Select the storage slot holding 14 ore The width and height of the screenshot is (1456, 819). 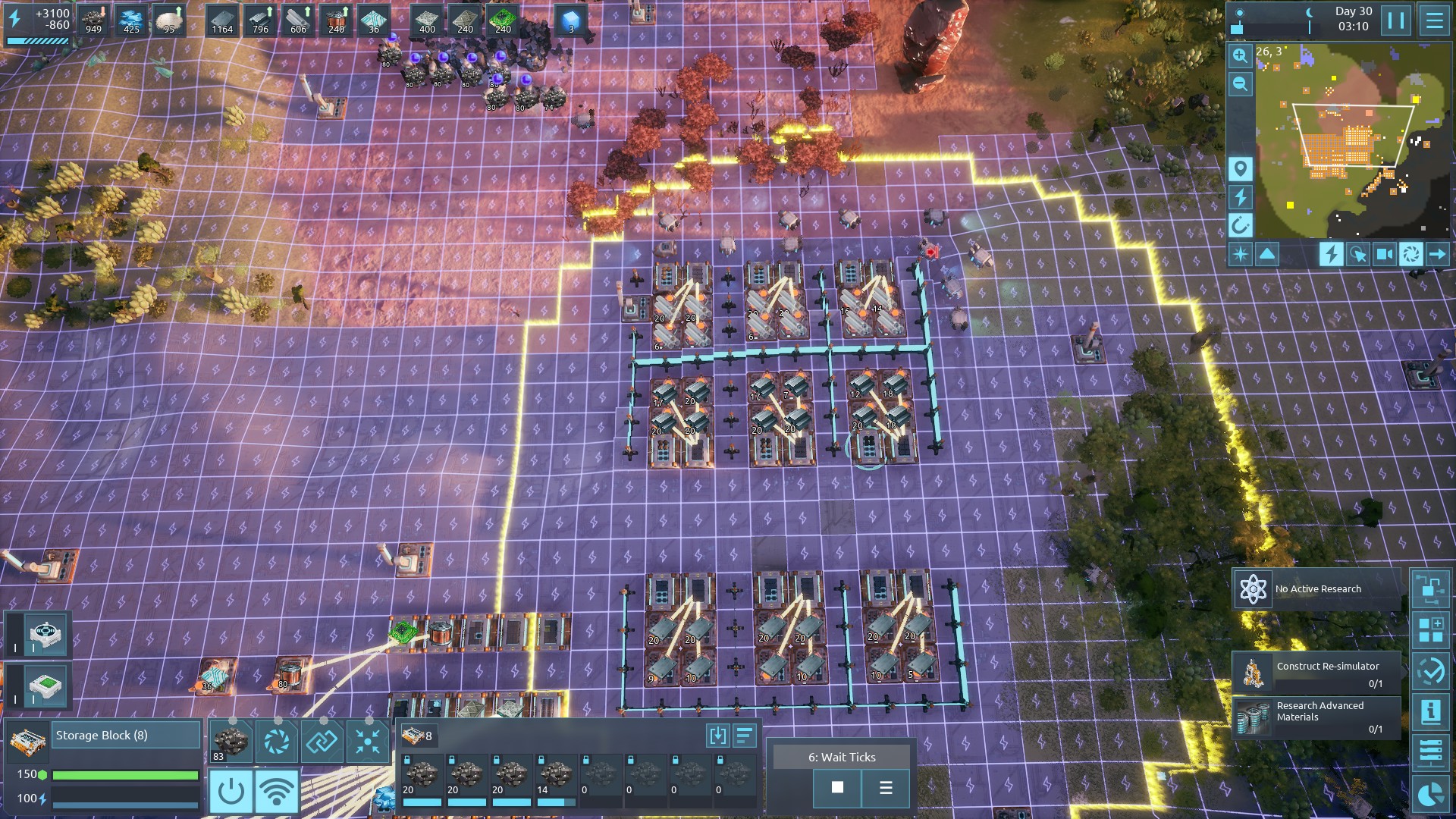tap(556, 779)
